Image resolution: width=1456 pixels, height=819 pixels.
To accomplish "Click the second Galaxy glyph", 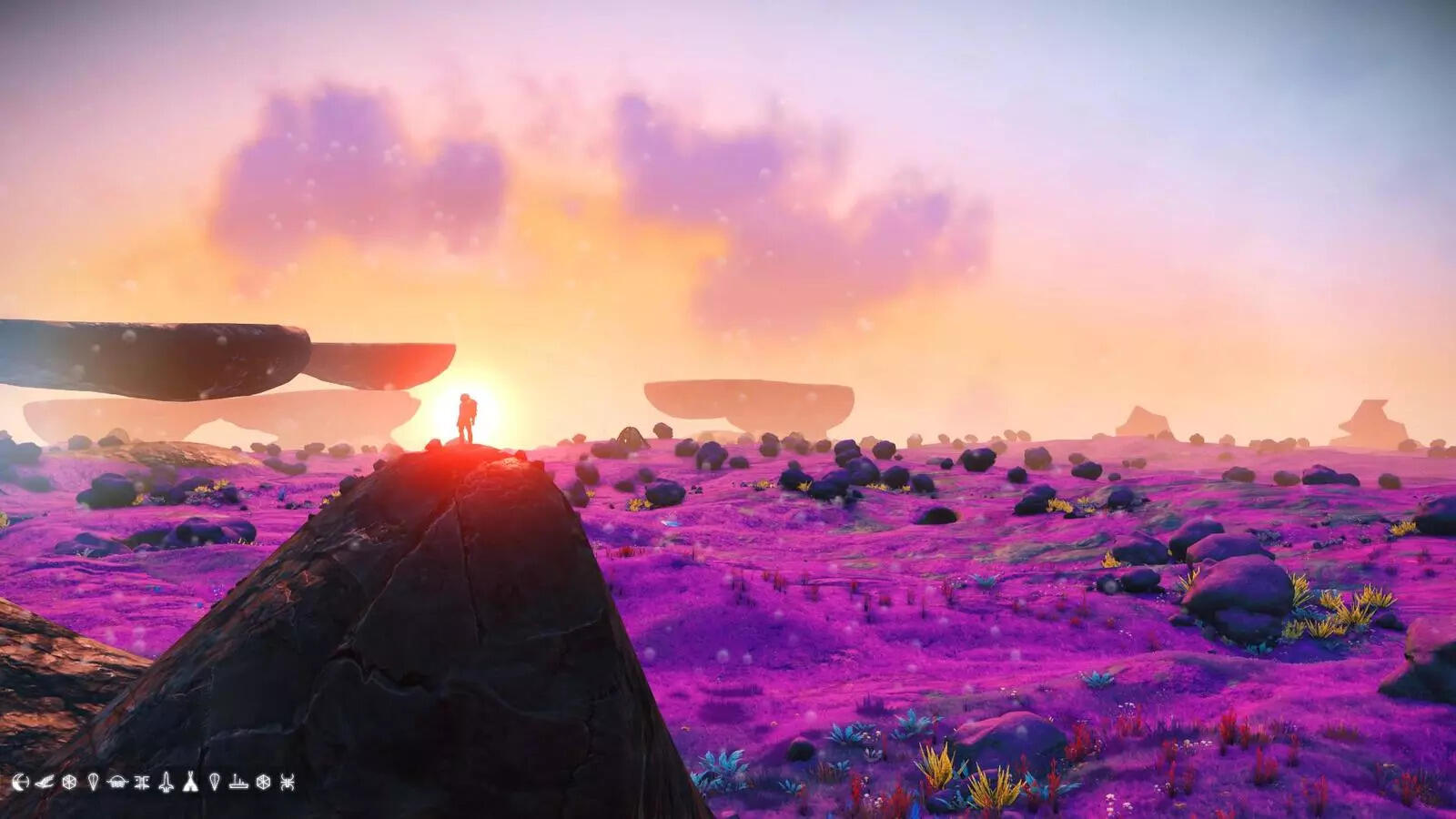I will (x=264, y=783).
